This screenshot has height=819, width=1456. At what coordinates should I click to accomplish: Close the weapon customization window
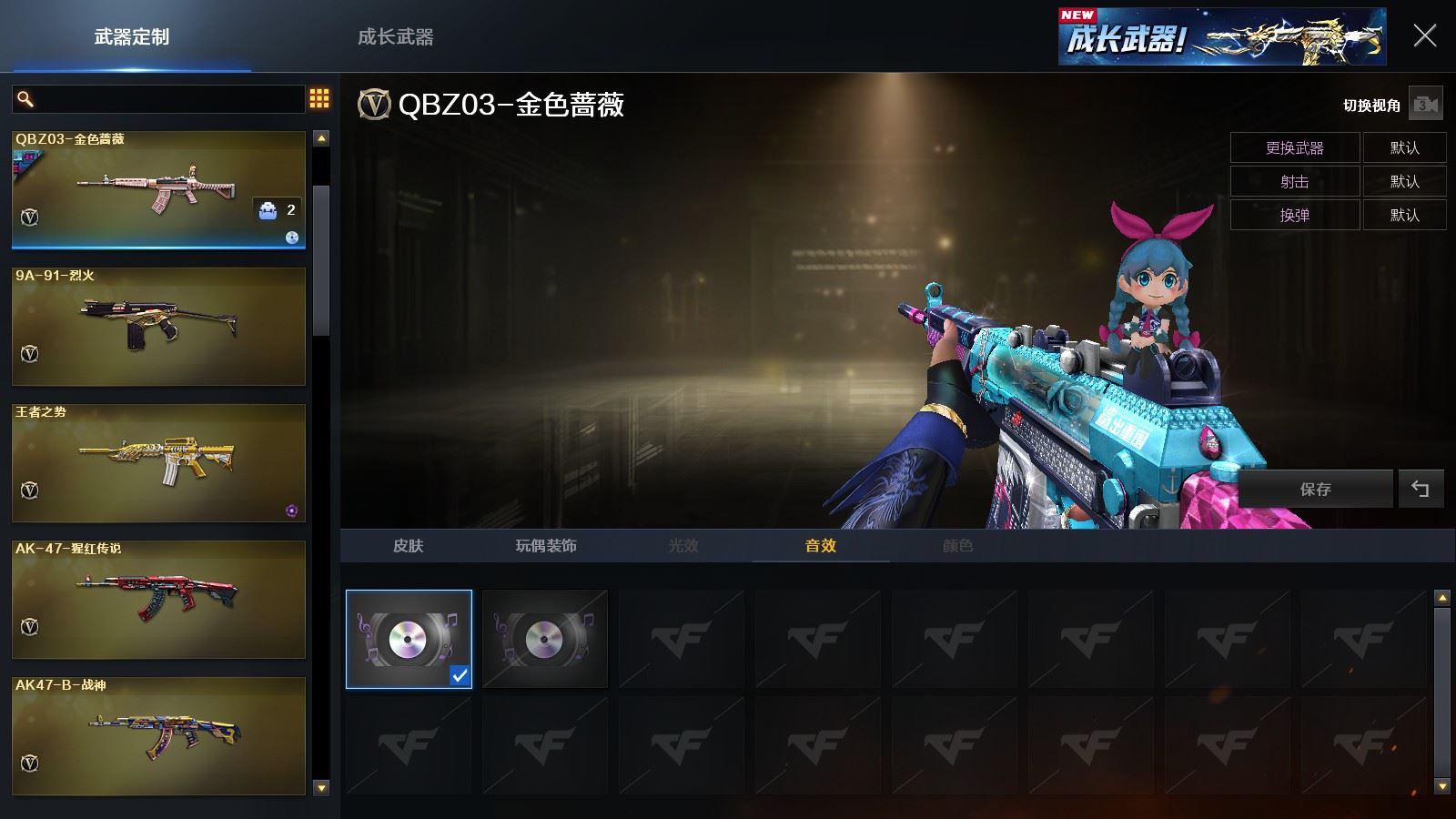pyautogui.click(x=1424, y=36)
